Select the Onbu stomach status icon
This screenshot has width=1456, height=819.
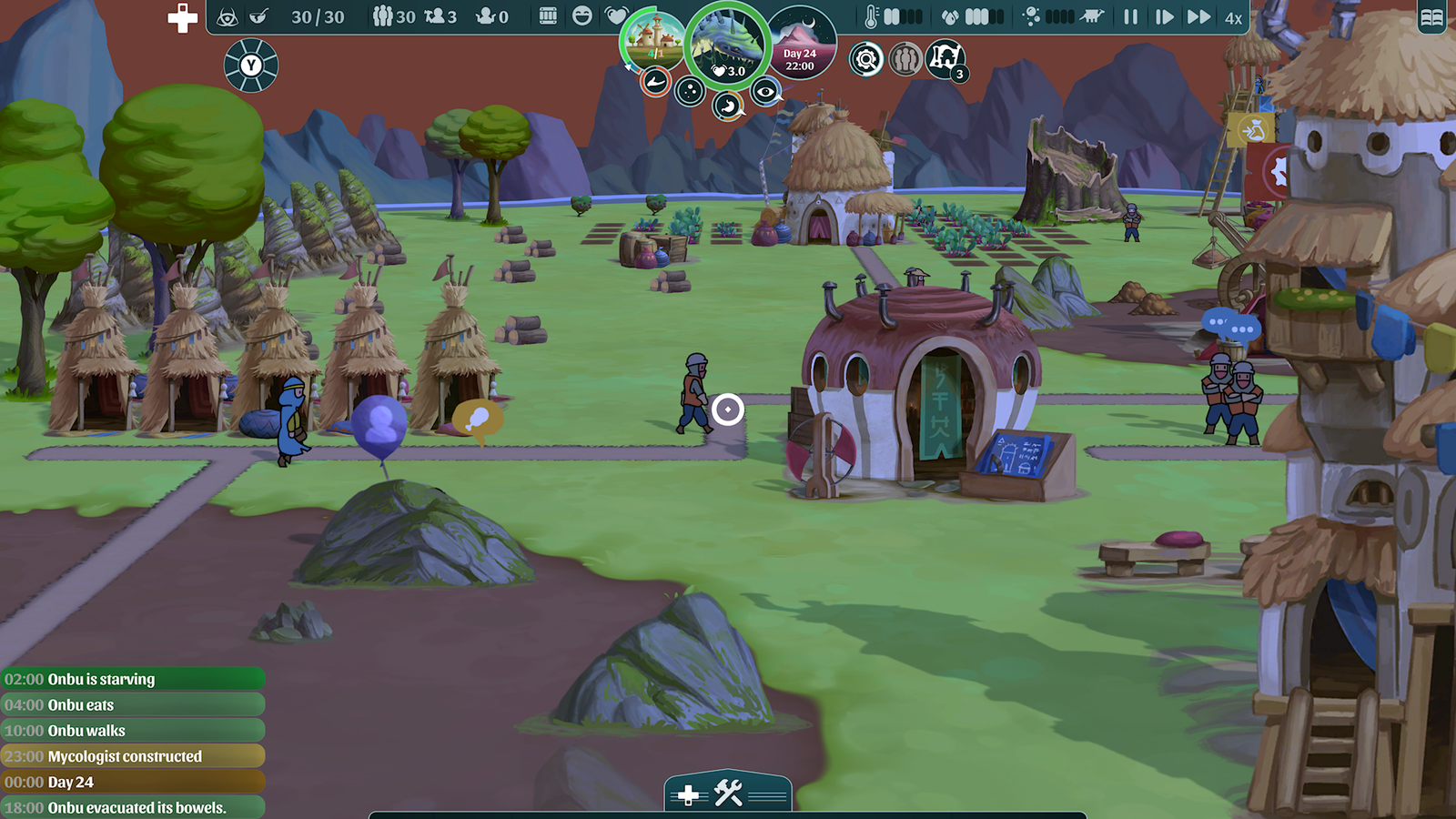tap(727, 107)
